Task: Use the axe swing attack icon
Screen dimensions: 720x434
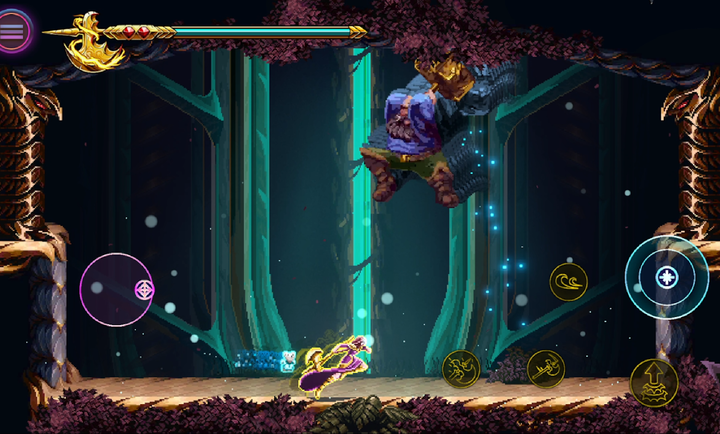Action: pos(461,368)
